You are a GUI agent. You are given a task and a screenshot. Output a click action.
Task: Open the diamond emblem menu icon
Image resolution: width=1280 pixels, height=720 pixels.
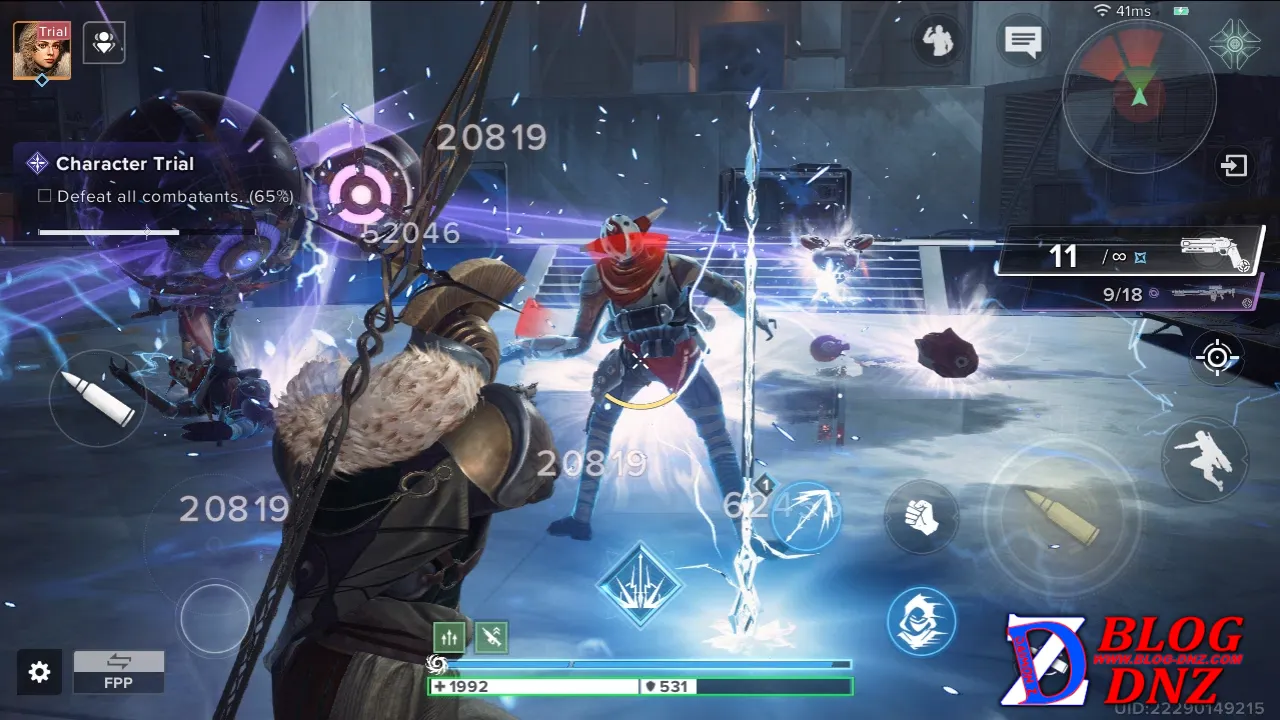[x=1235, y=43]
